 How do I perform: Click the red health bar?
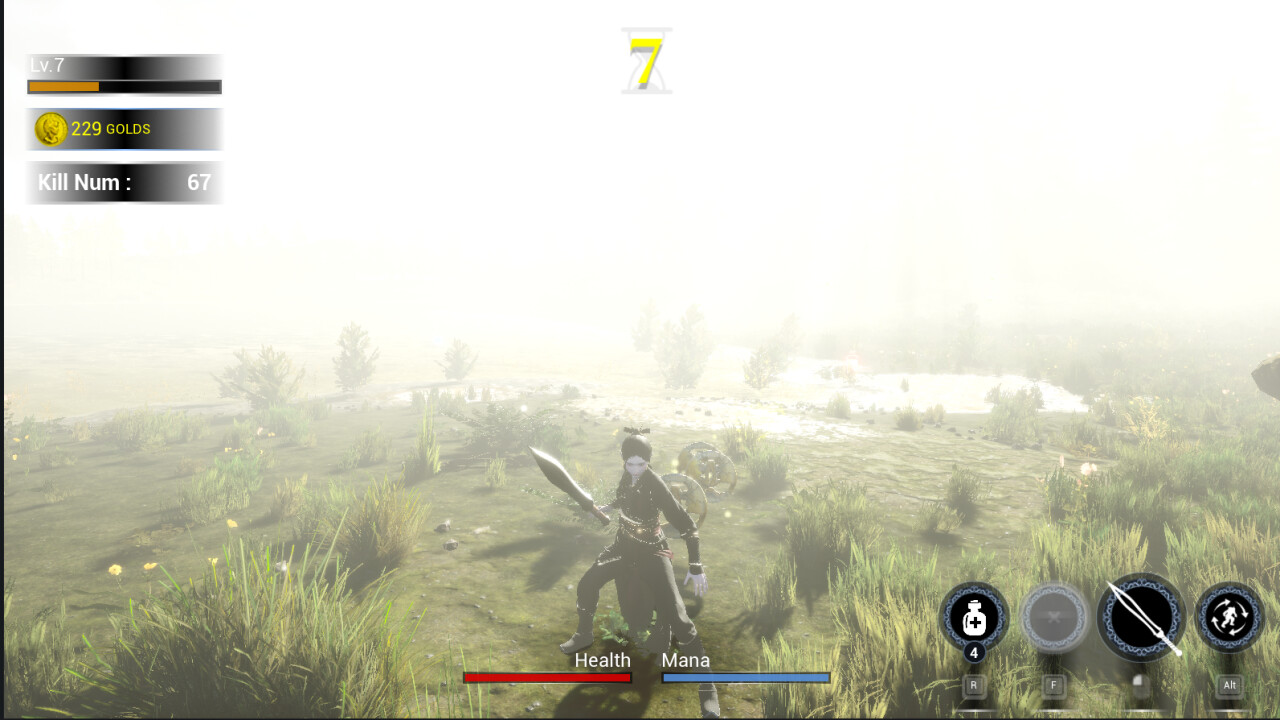tap(546, 677)
